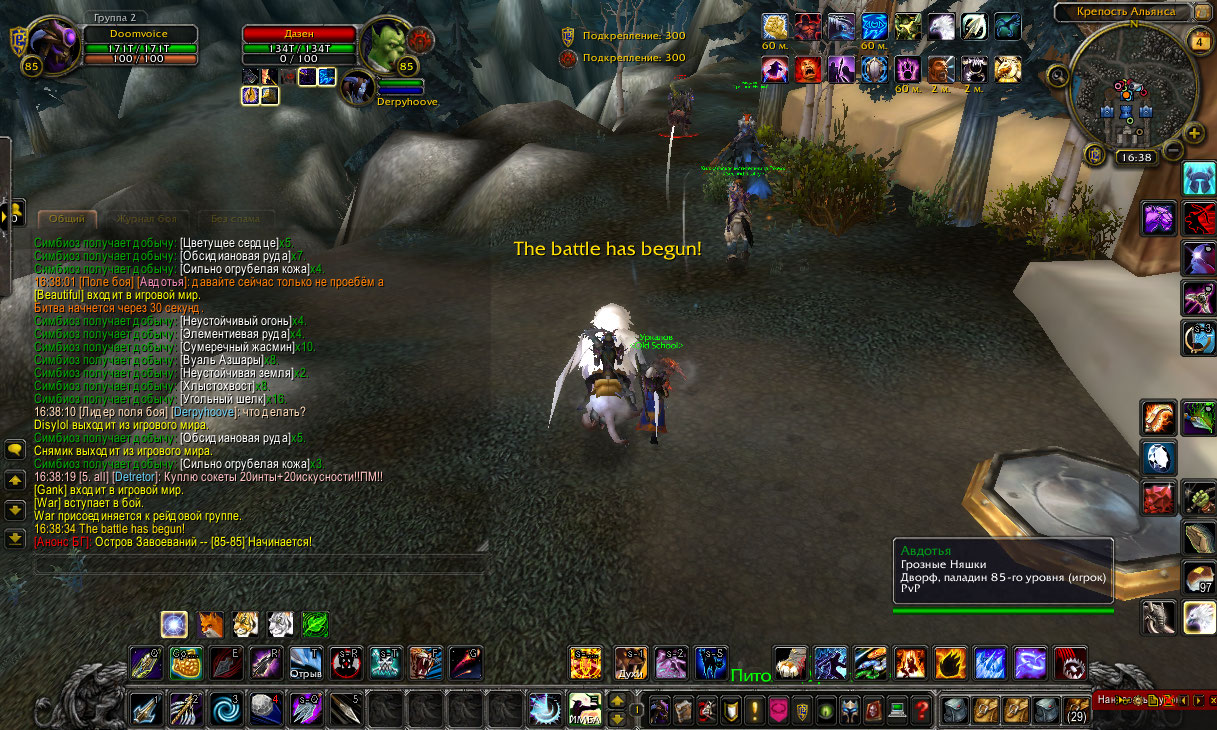The image size is (1217, 730).
Task: Activate the roaring tiger ability bound to F
Action: coord(425,662)
